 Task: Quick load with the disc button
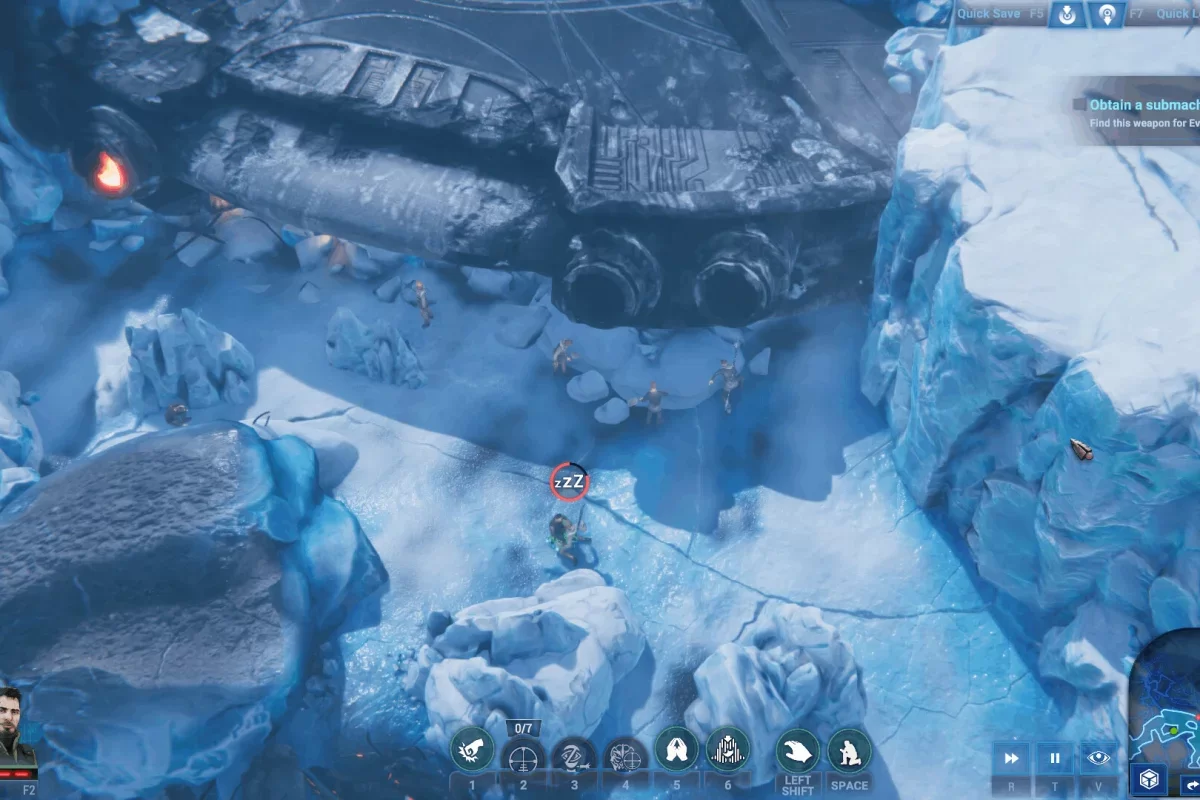coord(1107,15)
